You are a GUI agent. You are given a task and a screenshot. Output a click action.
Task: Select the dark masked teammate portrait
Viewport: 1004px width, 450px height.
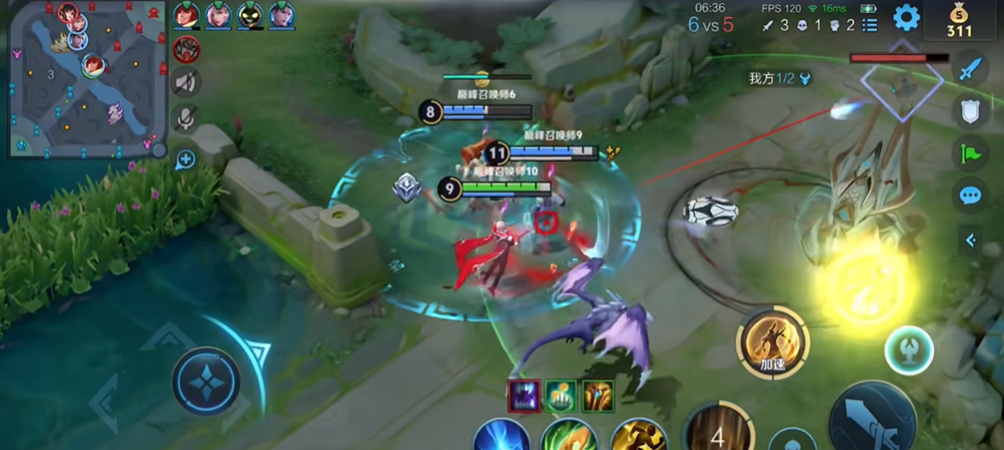tap(250, 15)
